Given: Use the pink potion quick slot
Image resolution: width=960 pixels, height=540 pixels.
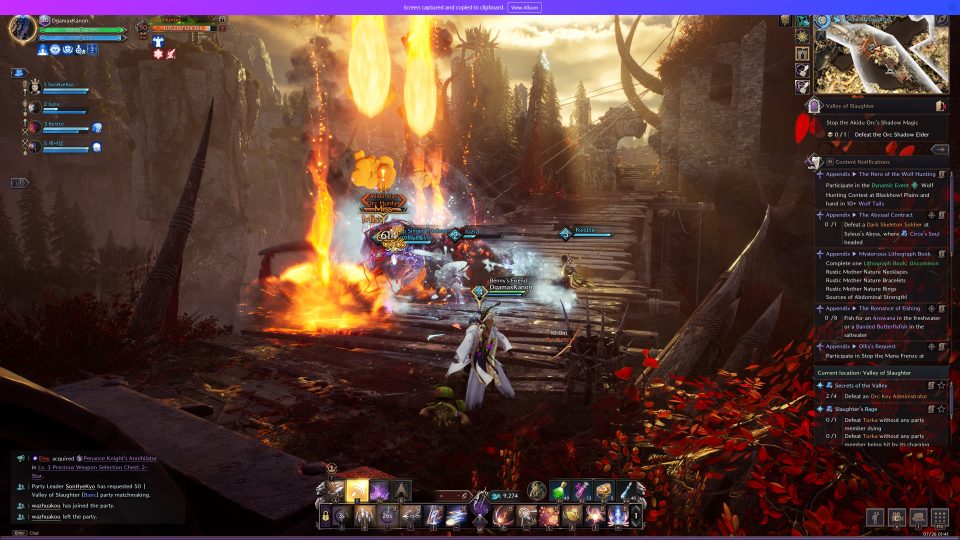Looking at the screenshot, I should pyautogui.click(x=583, y=490).
